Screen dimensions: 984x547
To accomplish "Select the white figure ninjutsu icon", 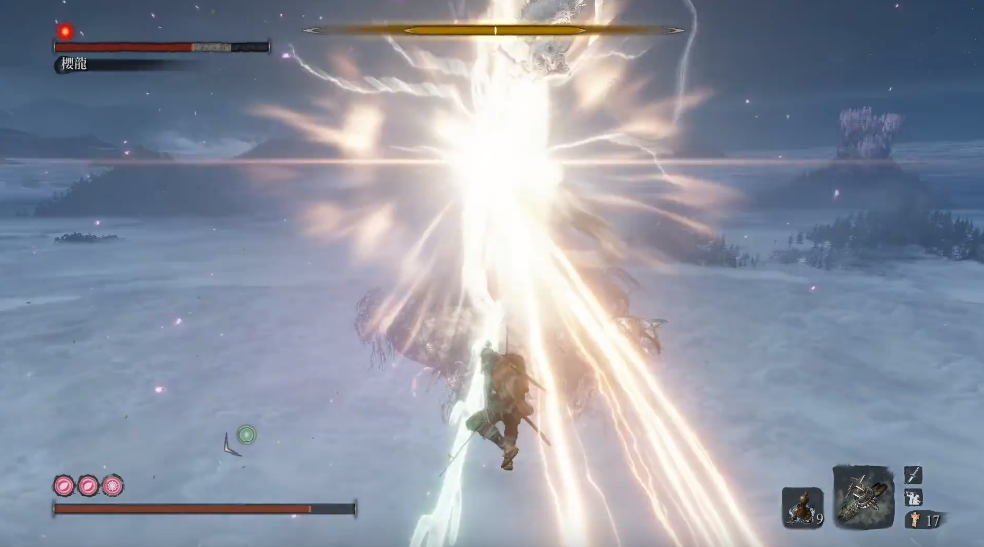I will coord(913,497).
